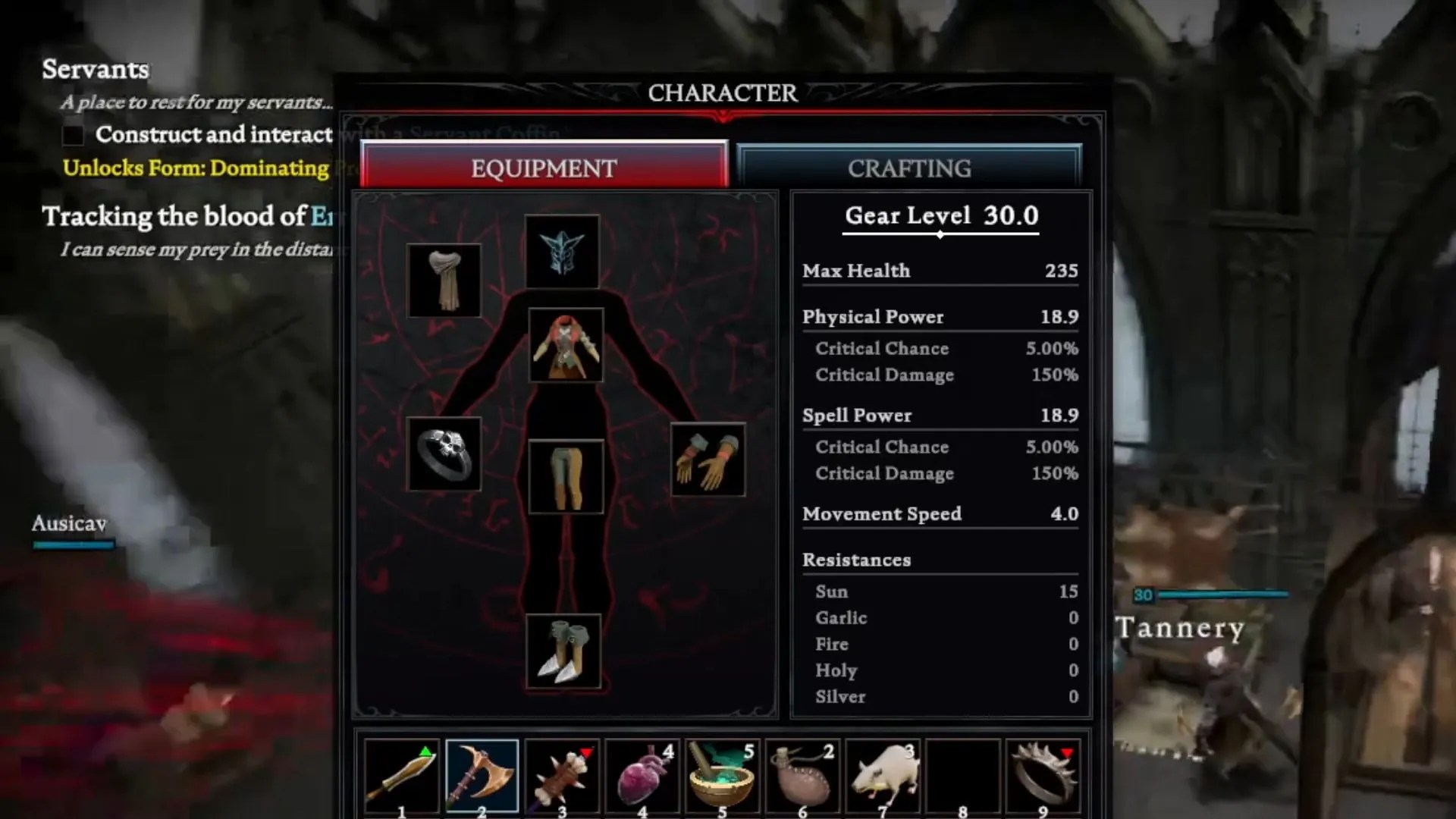Image resolution: width=1456 pixels, height=819 pixels.
Task: Select the Equipment tab
Action: (x=543, y=168)
